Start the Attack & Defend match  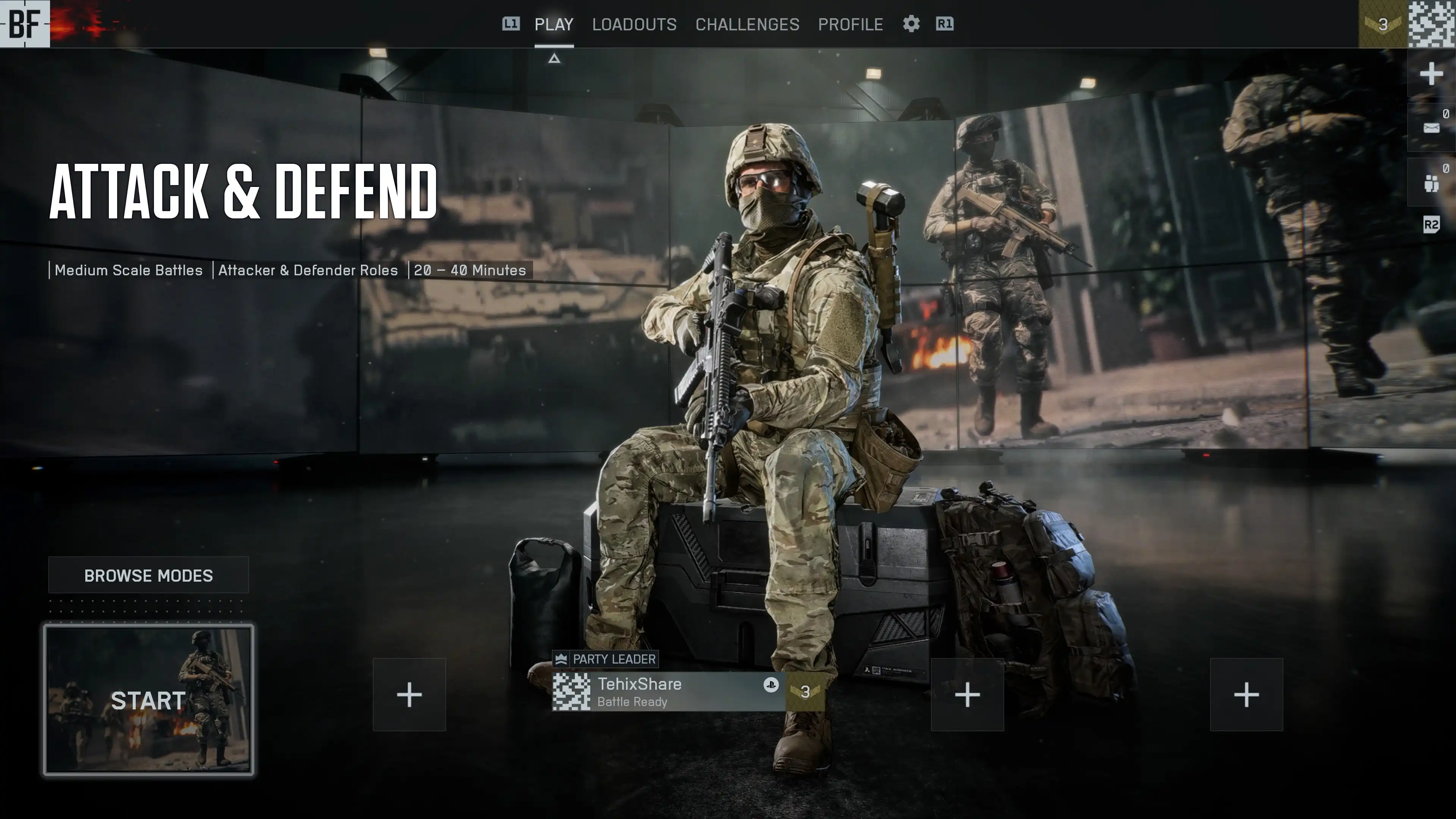(x=148, y=700)
